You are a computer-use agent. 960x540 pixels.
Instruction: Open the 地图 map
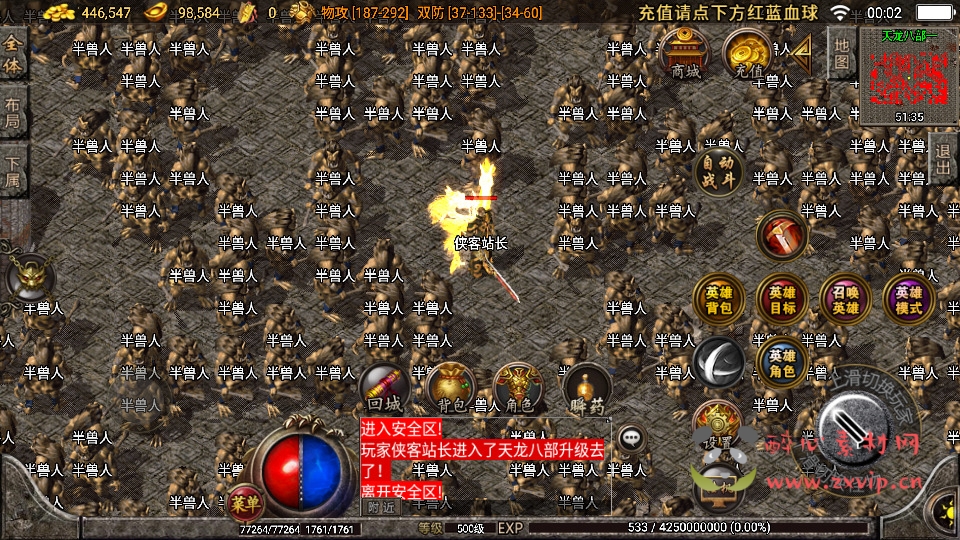point(842,53)
